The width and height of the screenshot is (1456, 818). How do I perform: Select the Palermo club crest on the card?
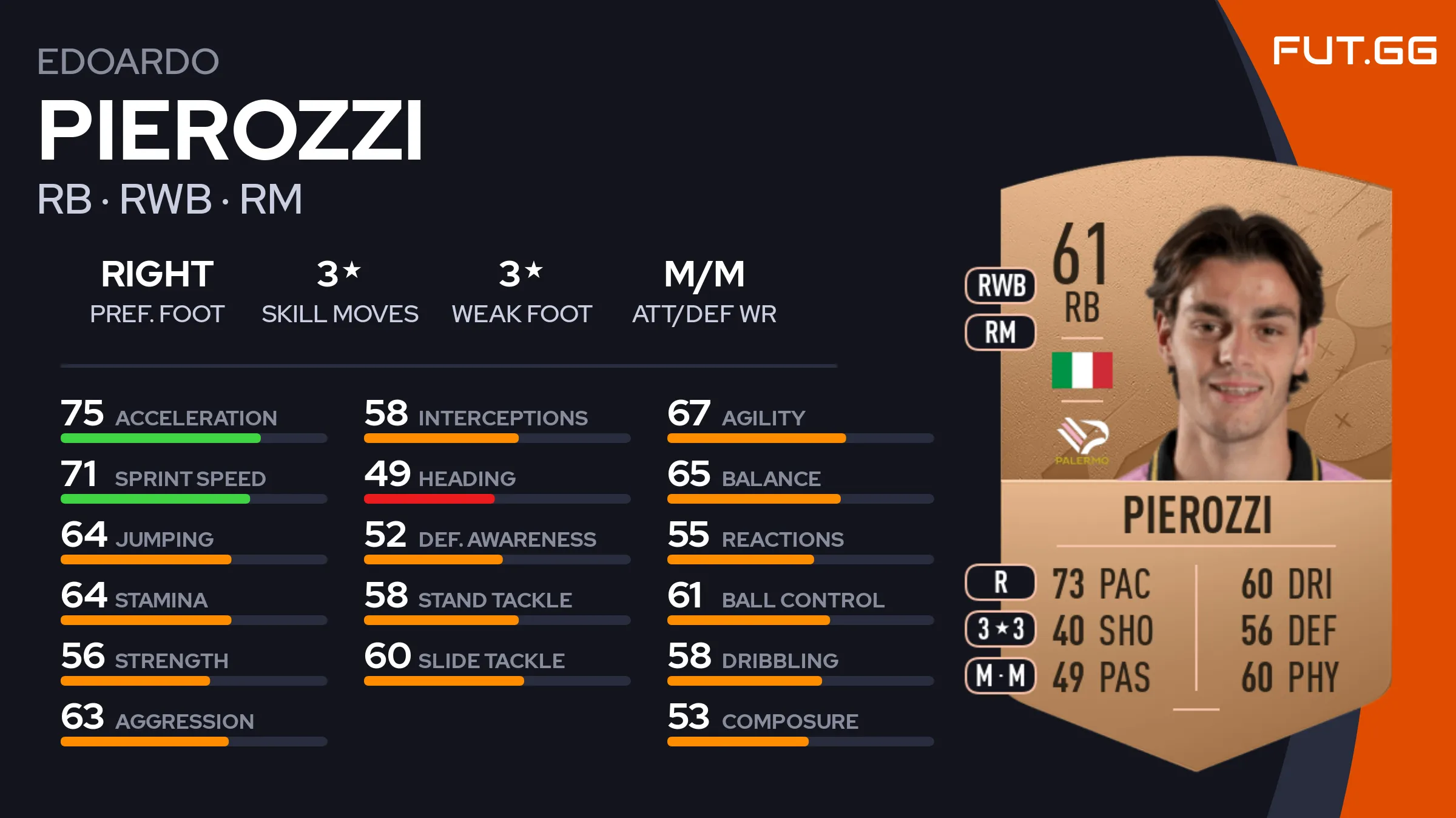coord(1082,440)
